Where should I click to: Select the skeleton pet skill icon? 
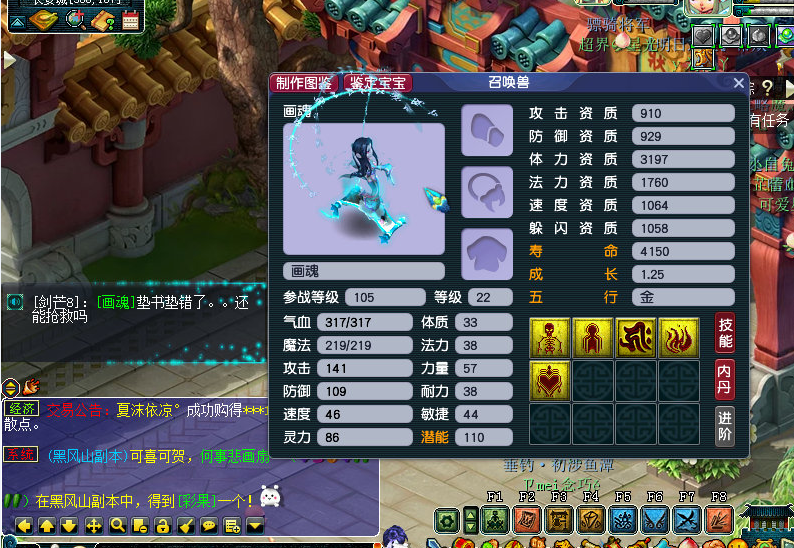pos(550,338)
